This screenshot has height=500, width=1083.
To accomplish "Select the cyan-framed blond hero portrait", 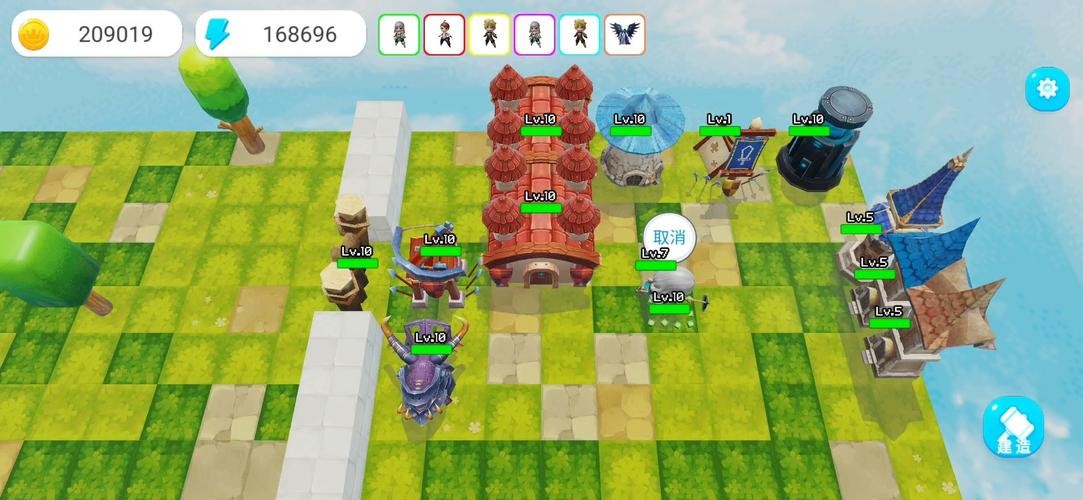I will (579, 35).
